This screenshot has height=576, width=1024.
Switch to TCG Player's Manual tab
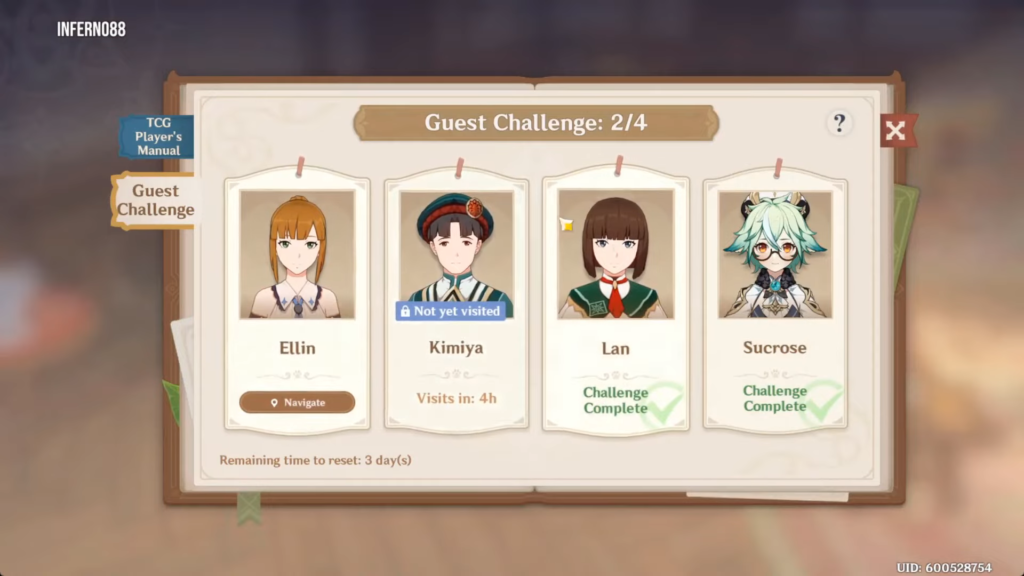pos(157,137)
